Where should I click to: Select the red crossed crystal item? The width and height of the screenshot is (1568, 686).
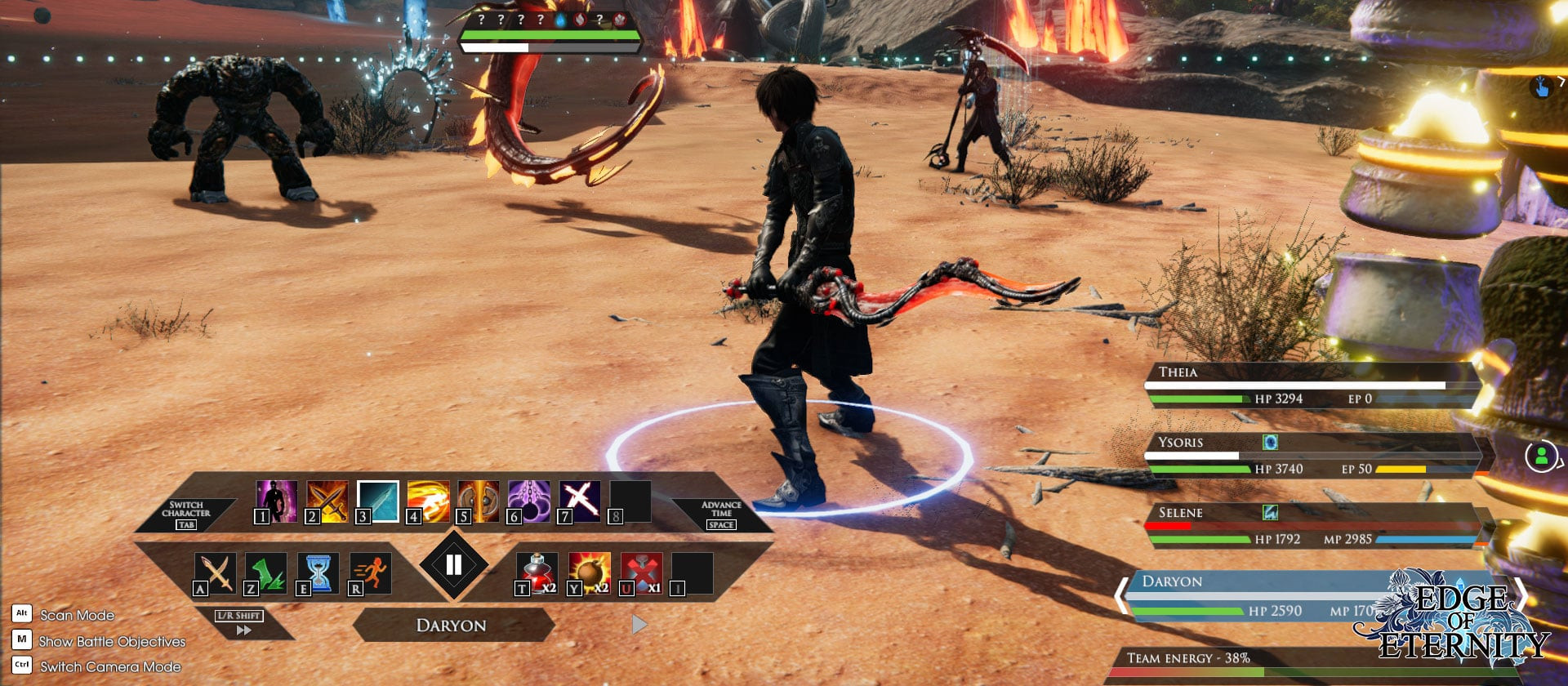pyautogui.click(x=642, y=572)
